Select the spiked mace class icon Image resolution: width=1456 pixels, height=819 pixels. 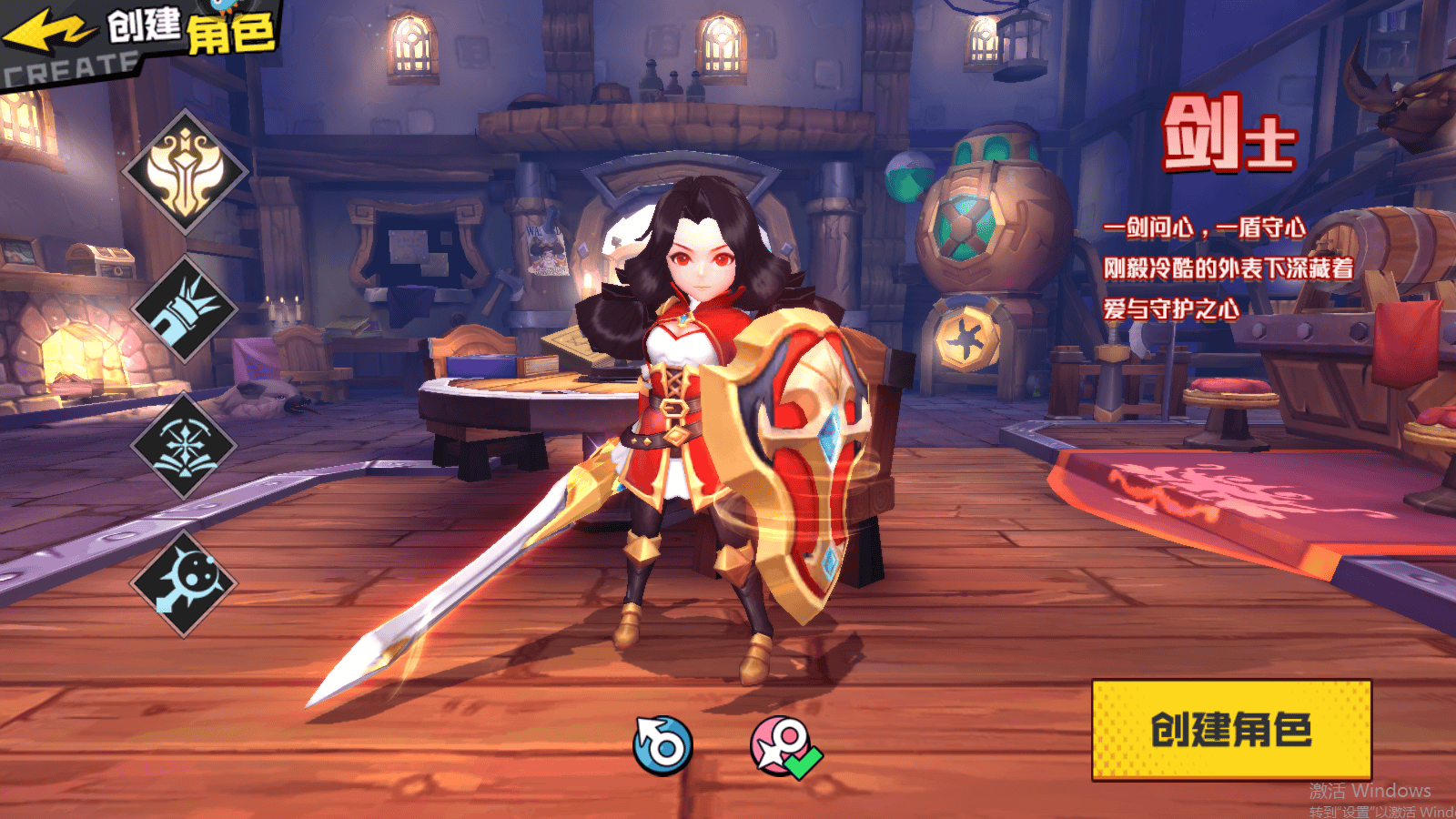coord(185,582)
